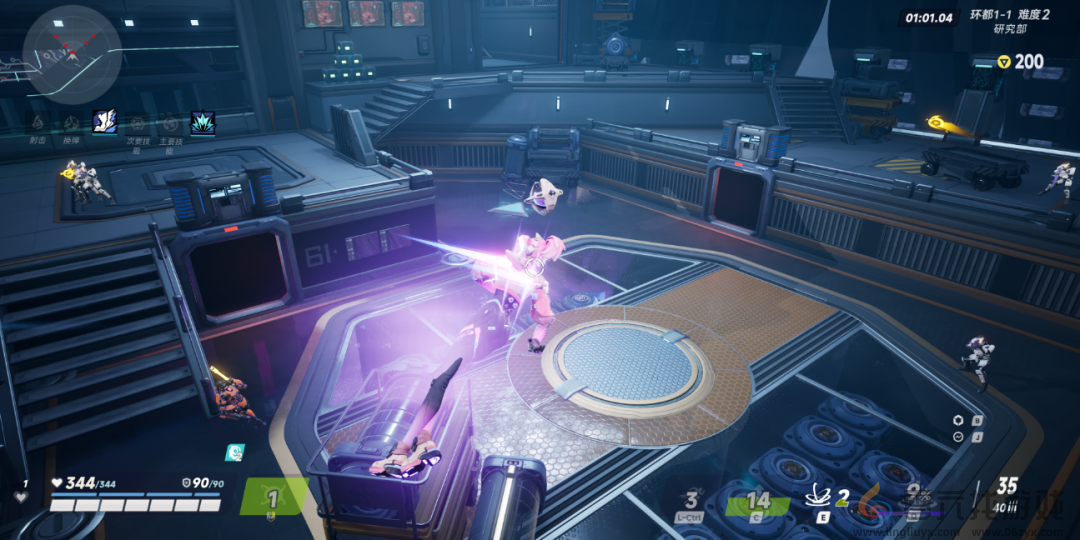The image size is (1080, 540).
Task: Activate the green ability slot showing 14
Action: (759, 500)
